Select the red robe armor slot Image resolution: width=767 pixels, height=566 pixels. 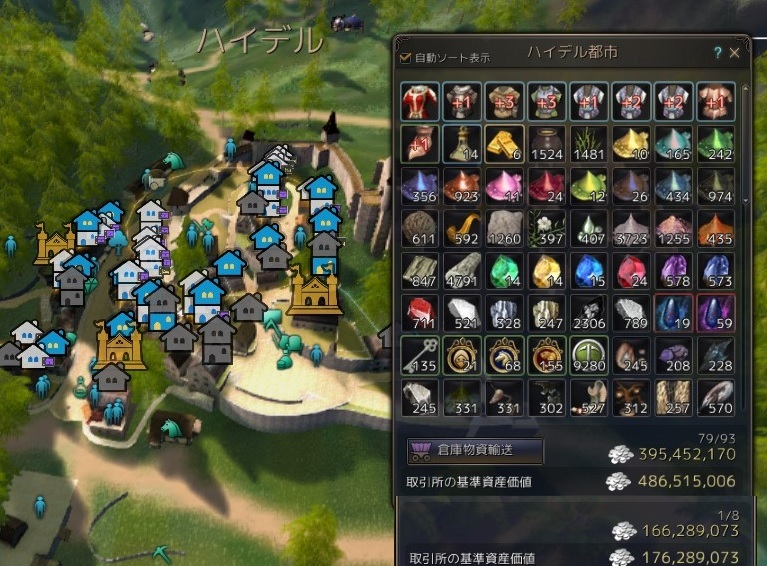[x=420, y=102]
